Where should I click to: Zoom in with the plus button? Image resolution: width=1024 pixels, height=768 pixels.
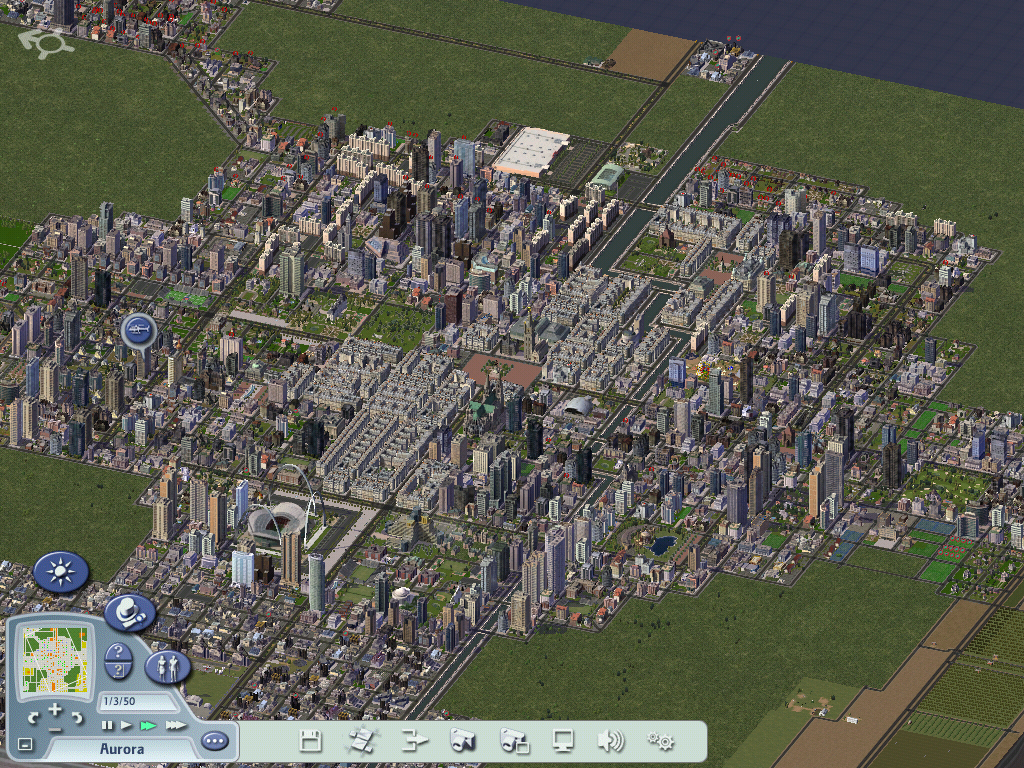[x=55, y=708]
